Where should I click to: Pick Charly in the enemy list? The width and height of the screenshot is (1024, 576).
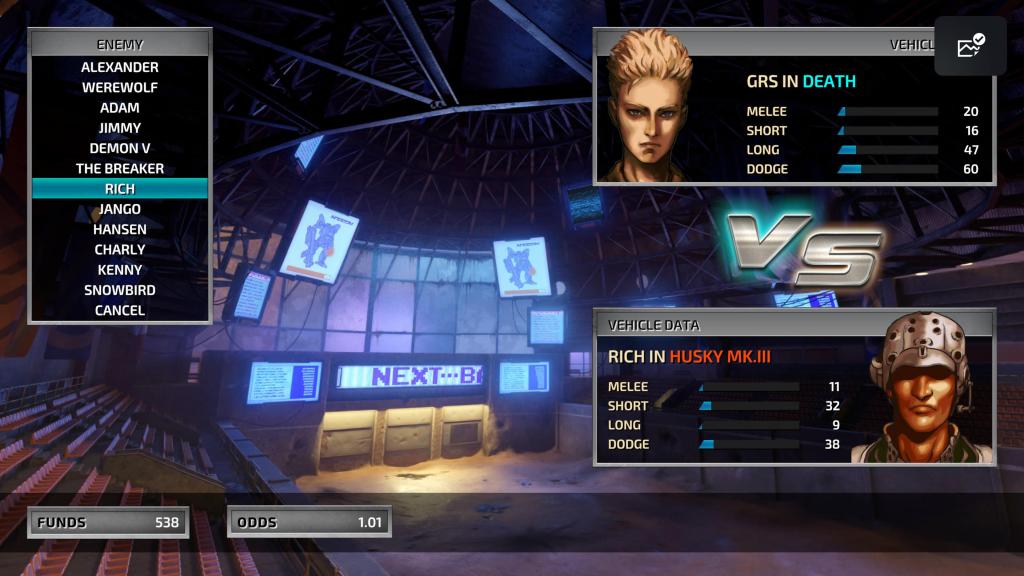coord(120,249)
